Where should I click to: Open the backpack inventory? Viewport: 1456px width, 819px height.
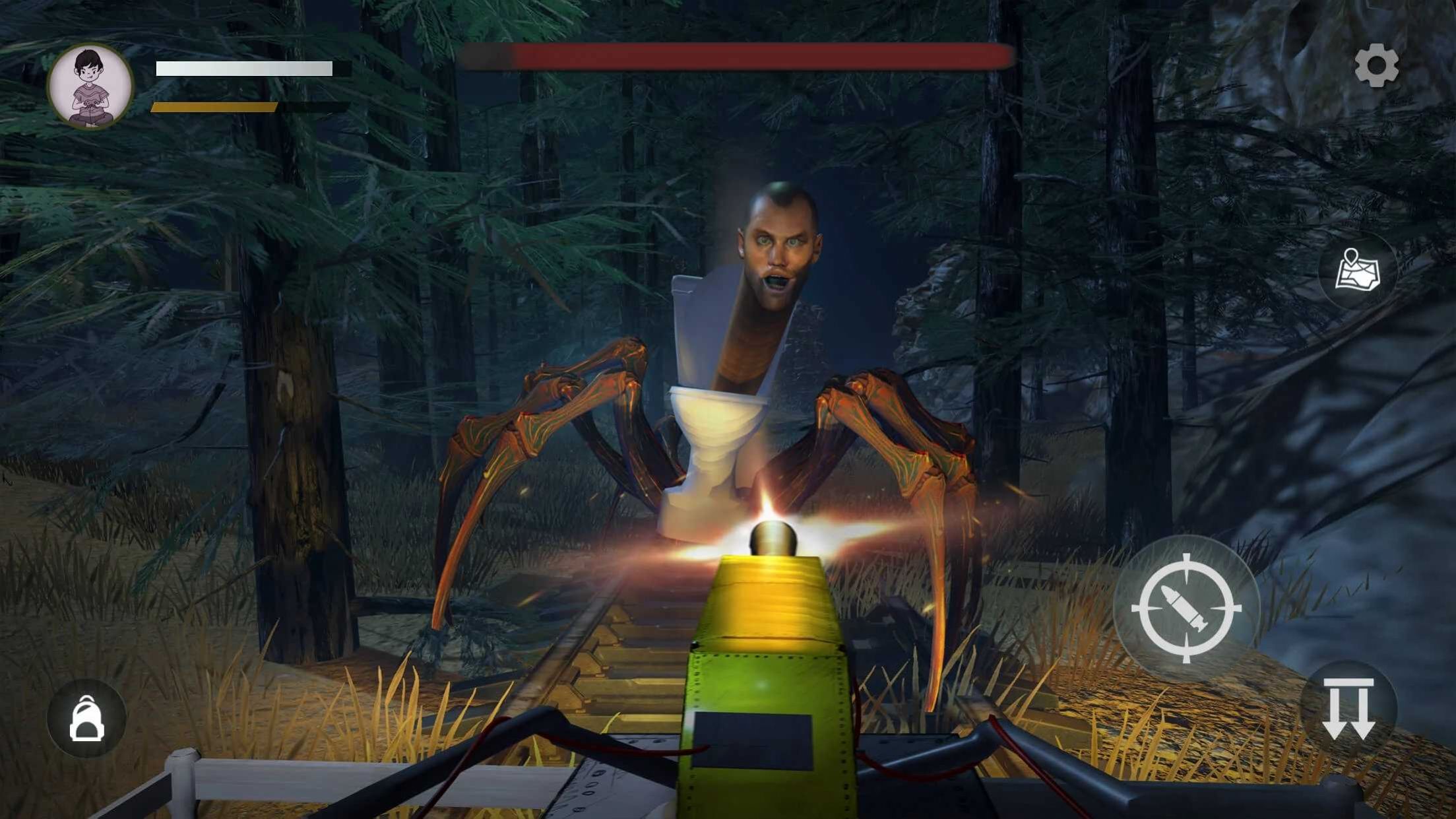(x=86, y=719)
